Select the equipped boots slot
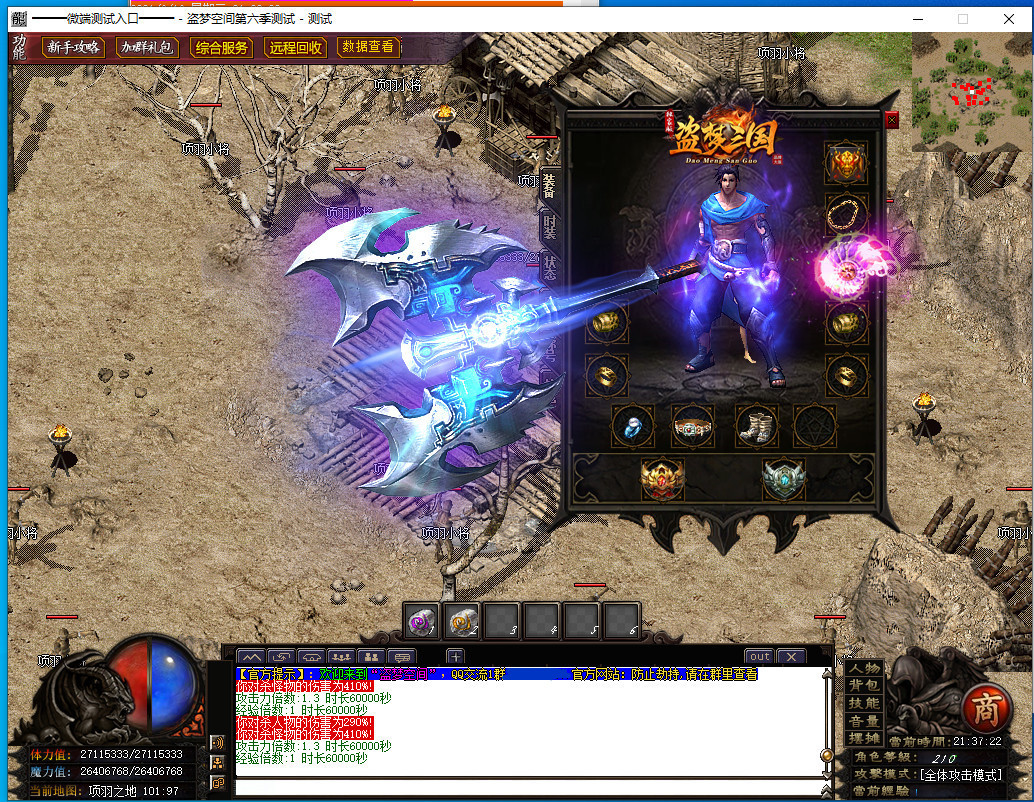The height and width of the screenshot is (802, 1034). click(x=757, y=426)
